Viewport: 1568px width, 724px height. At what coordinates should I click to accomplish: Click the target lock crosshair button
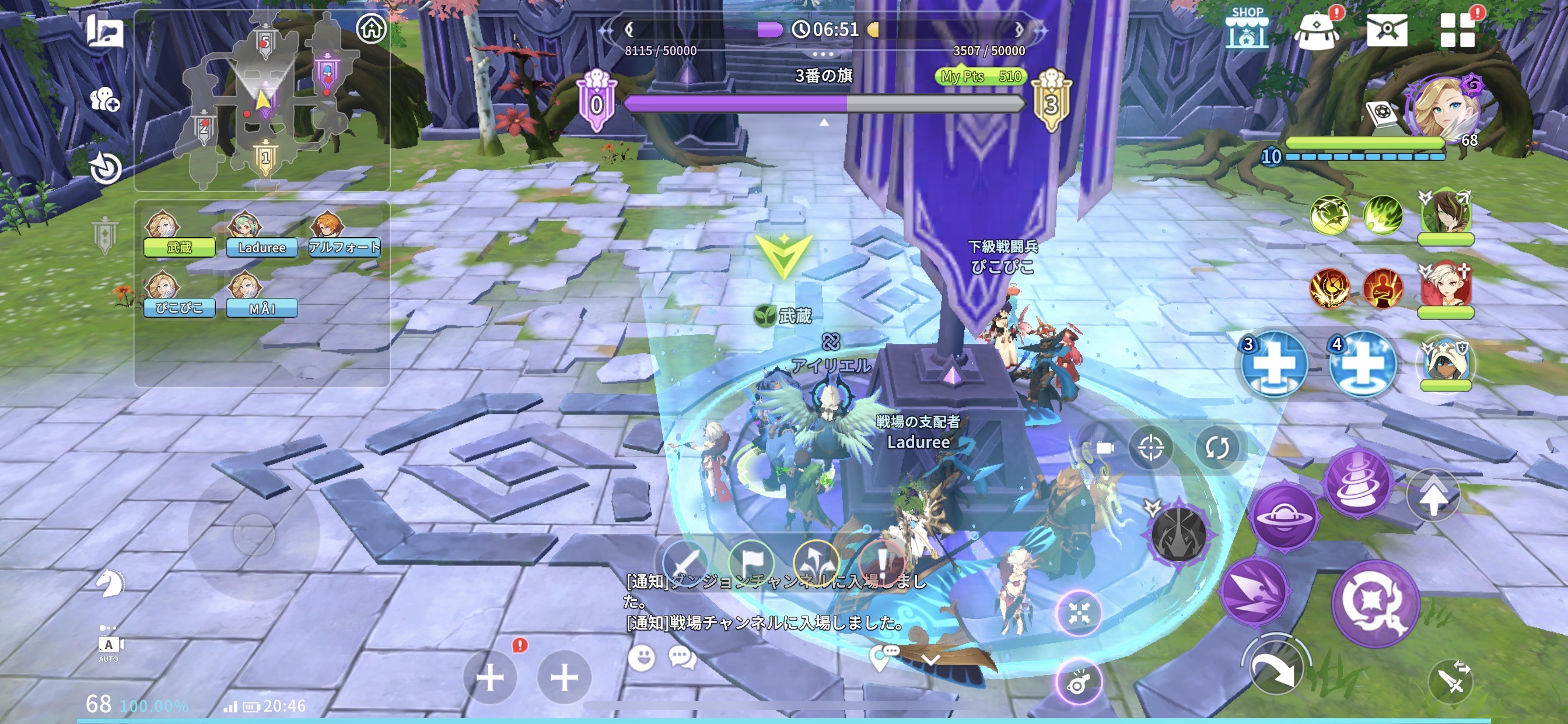1150,448
